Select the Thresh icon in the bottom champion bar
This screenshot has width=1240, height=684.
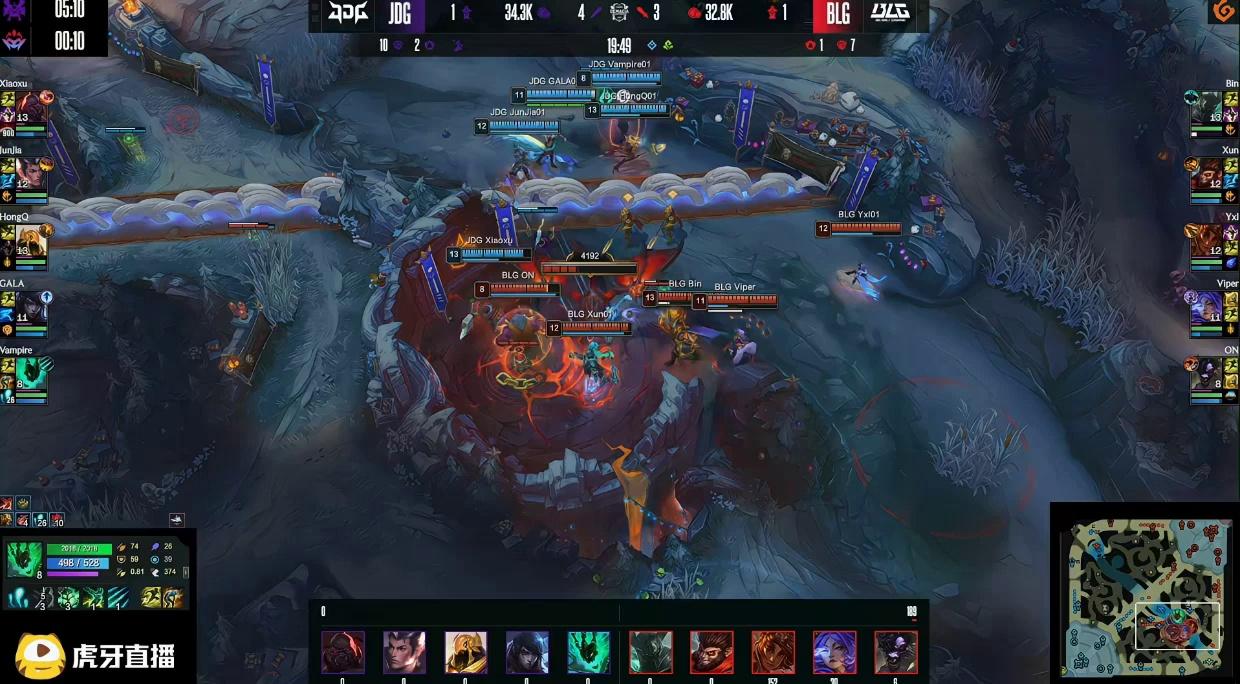(x=589, y=652)
